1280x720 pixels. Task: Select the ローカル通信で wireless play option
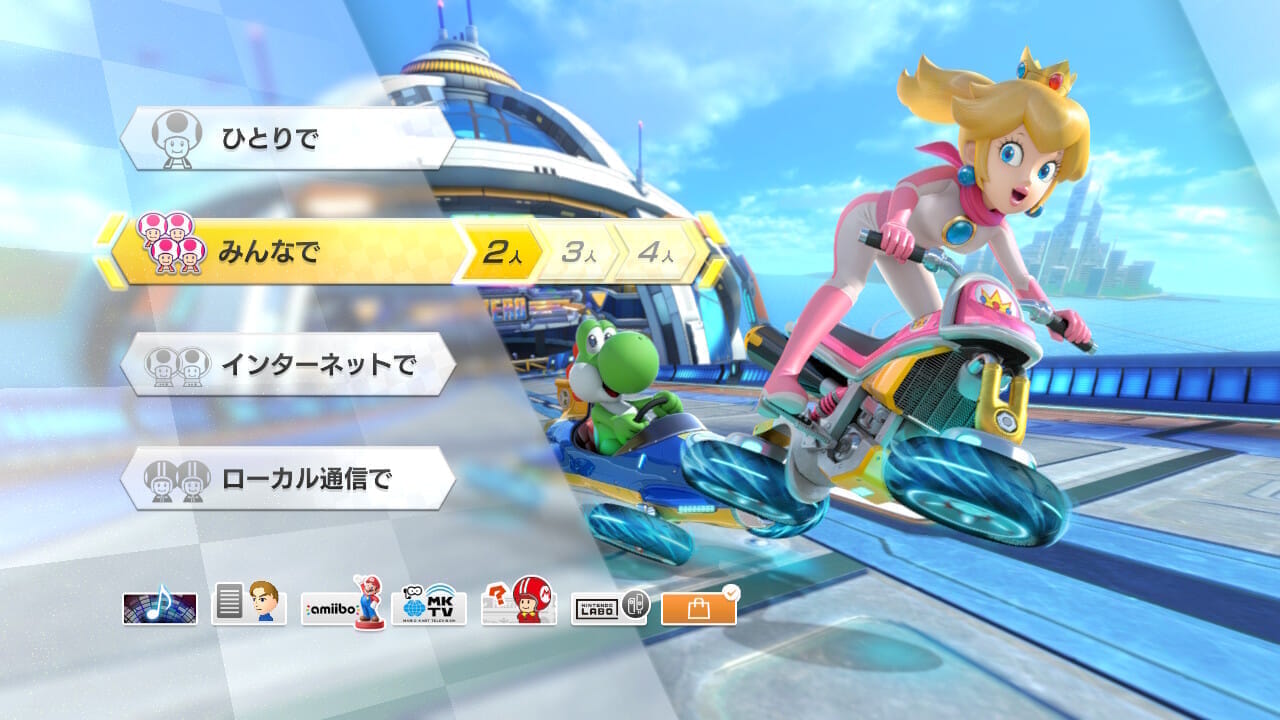pyautogui.click(x=288, y=479)
